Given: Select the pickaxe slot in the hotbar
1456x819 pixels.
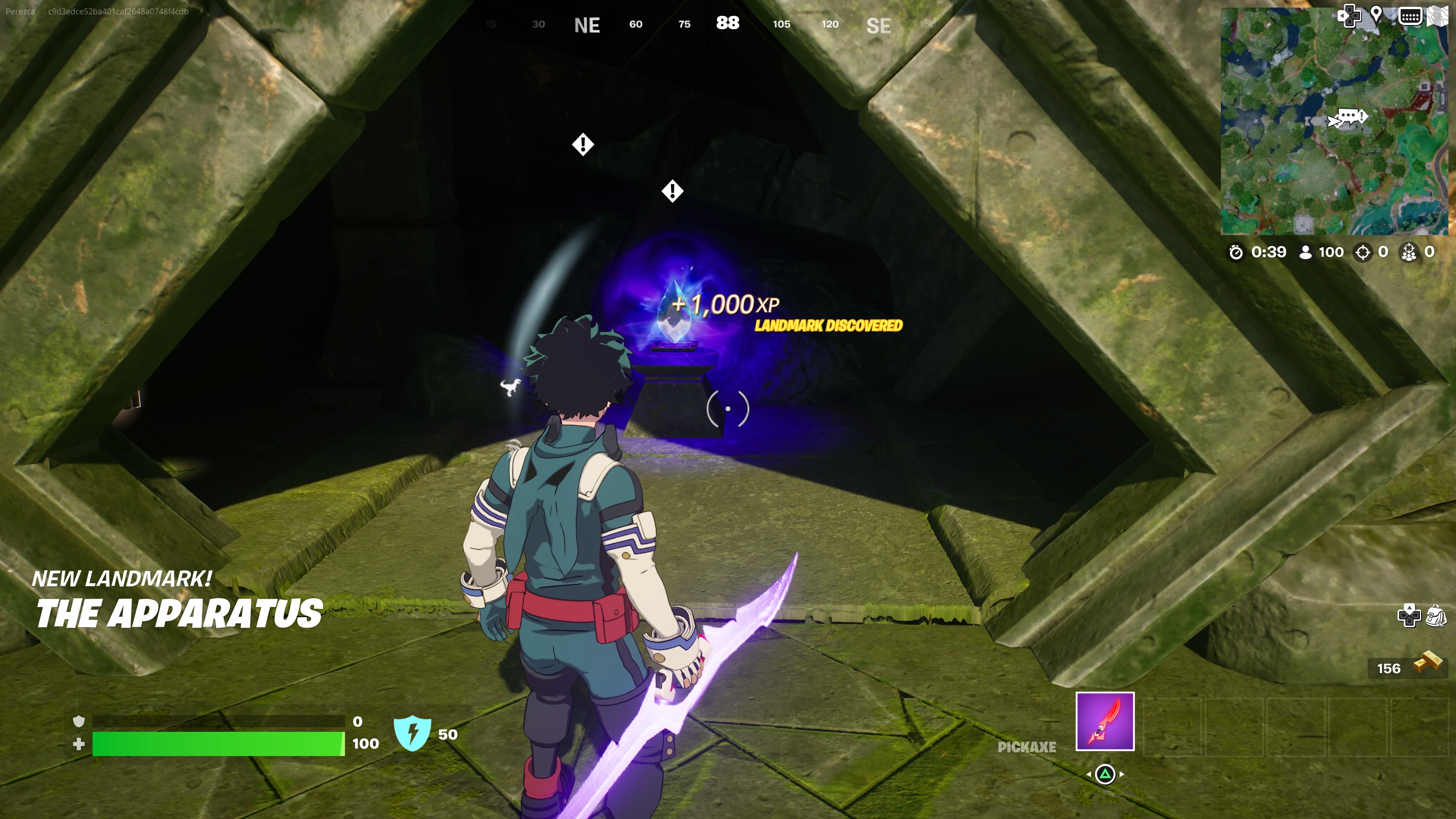Looking at the screenshot, I should click(x=1105, y=721).
